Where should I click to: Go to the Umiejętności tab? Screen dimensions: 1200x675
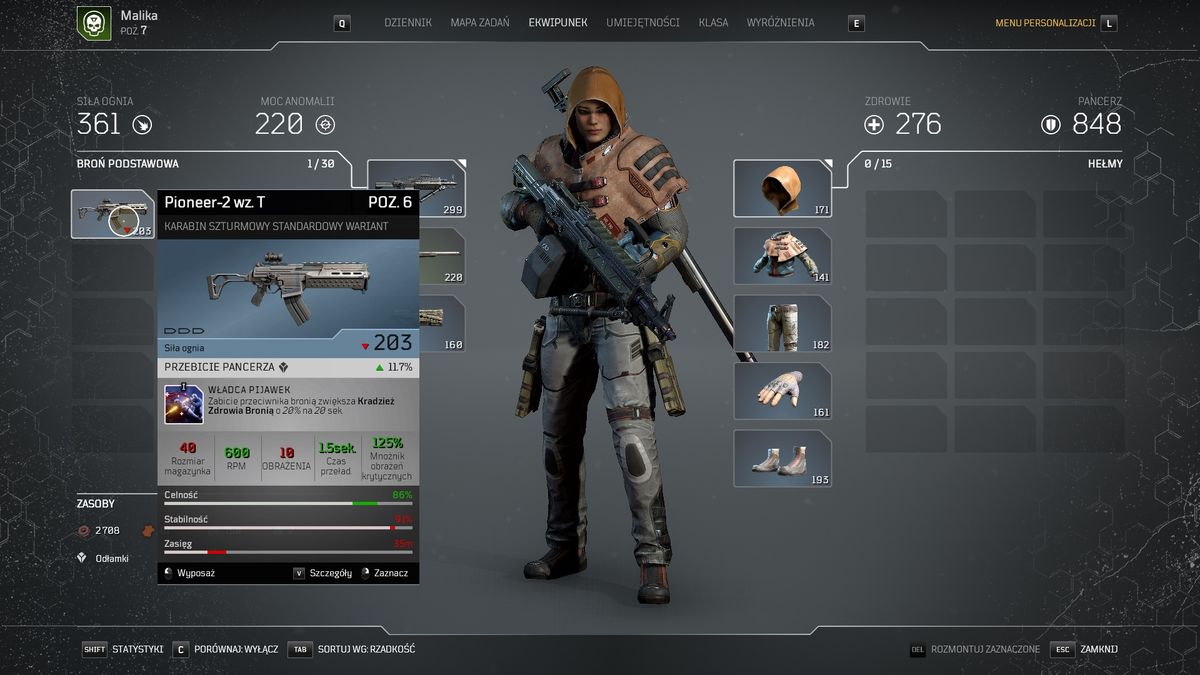[x=642, y=22]
